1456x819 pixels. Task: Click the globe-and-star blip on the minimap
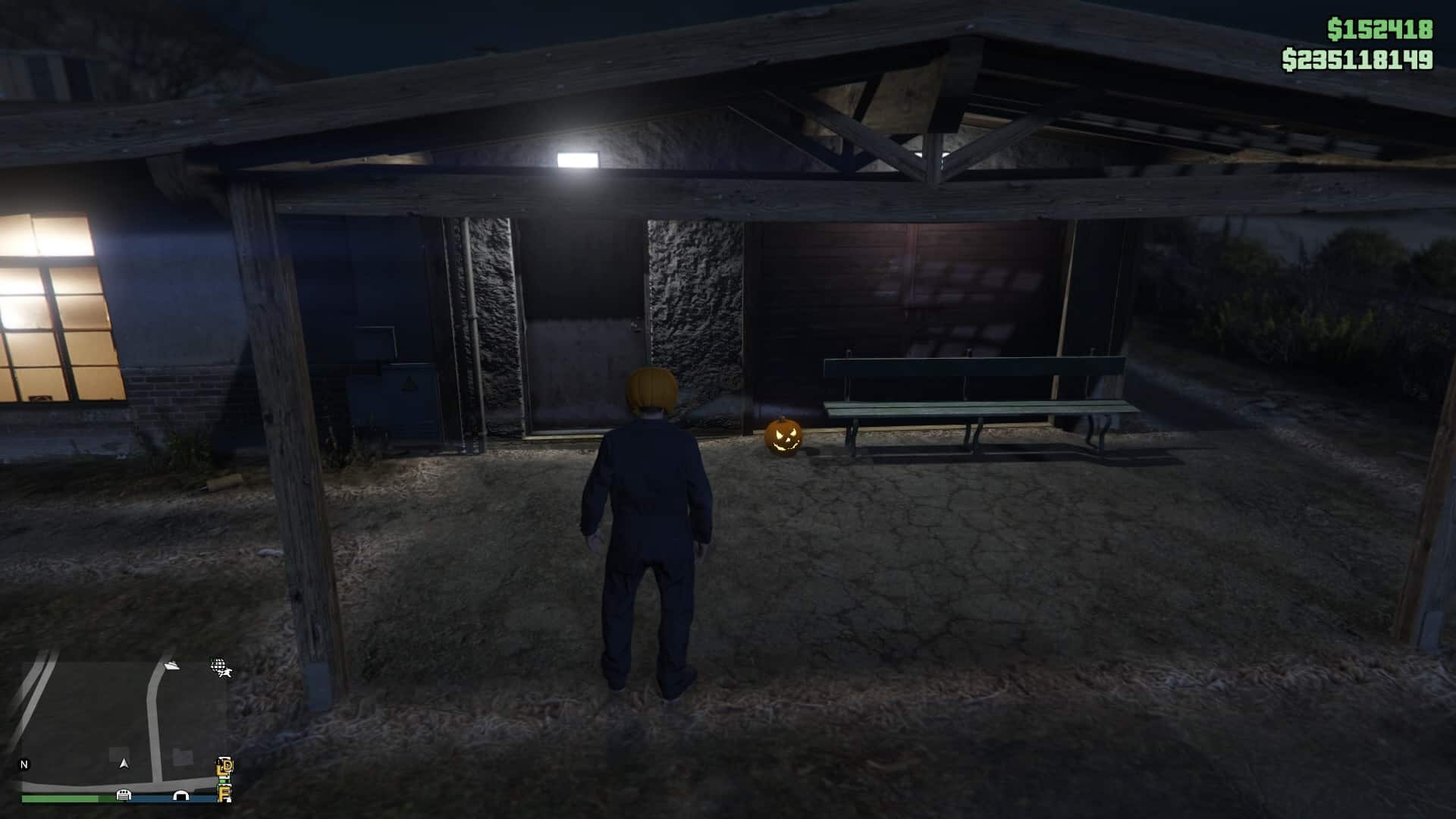(220, 667)
